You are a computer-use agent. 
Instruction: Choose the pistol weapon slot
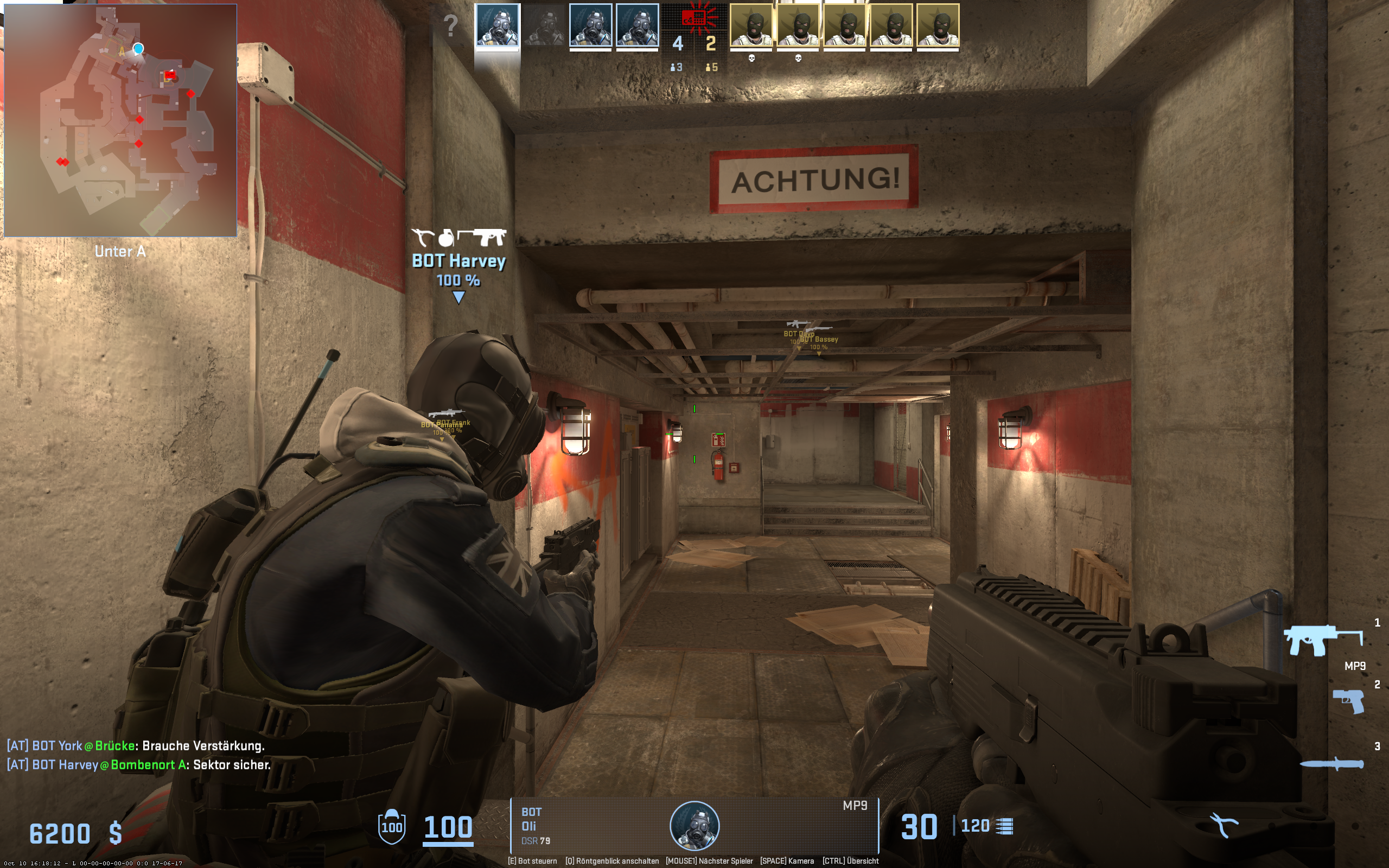coord(1348,701)
